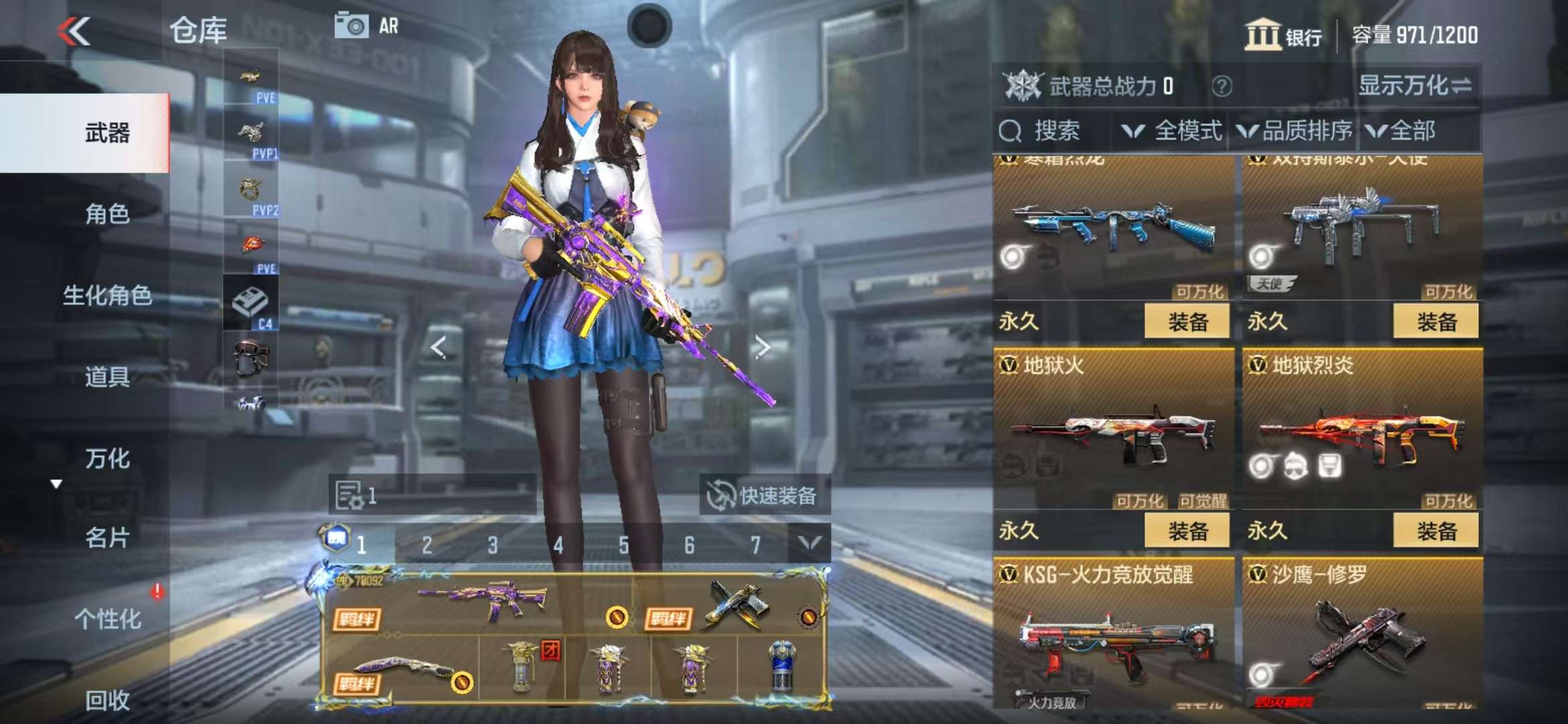
Task: Open the AR camera mode
Action: (x=367, y=26)
